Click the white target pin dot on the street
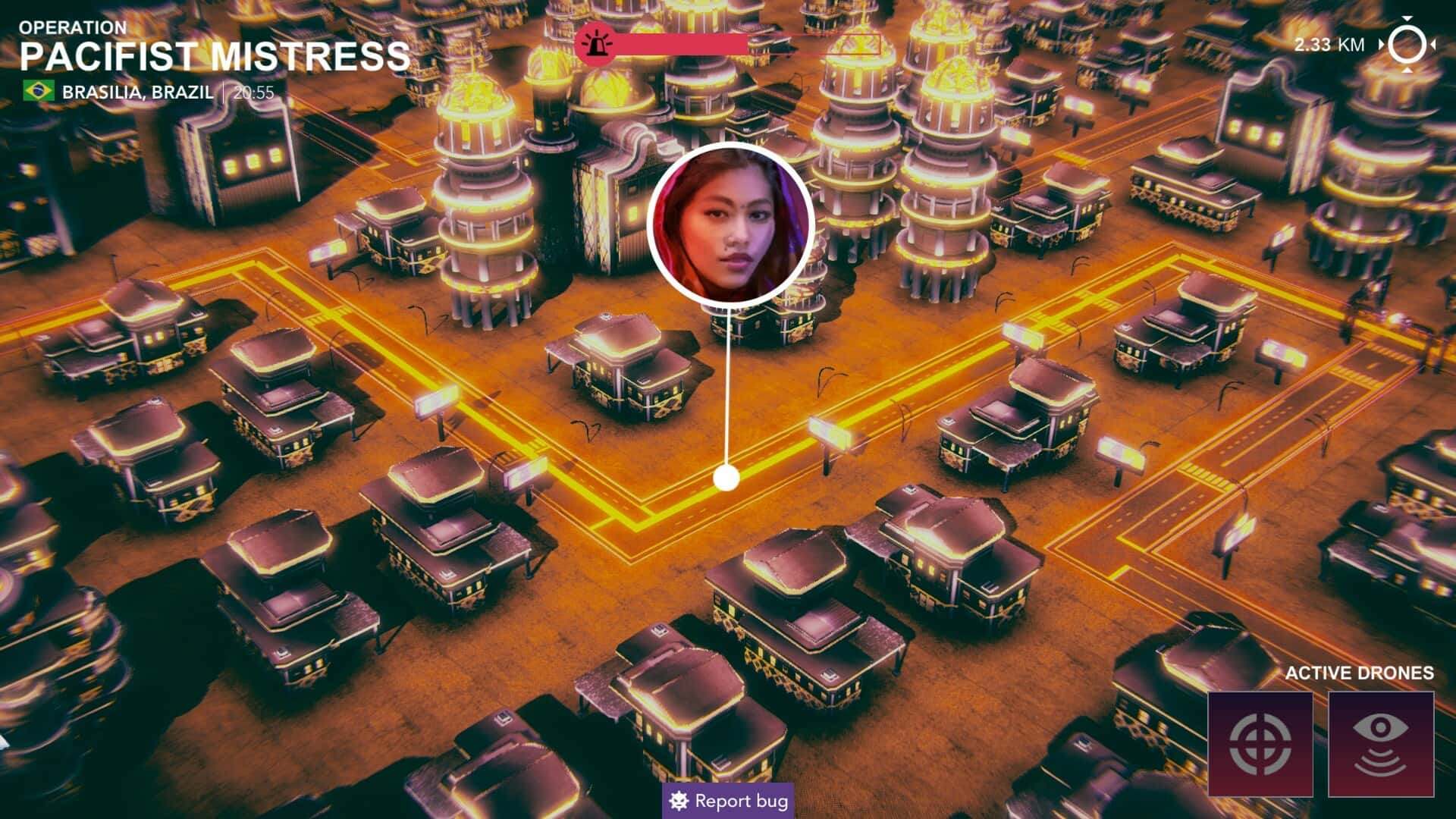This screenshot has height=819, width=1456. (x=726, y=476)
